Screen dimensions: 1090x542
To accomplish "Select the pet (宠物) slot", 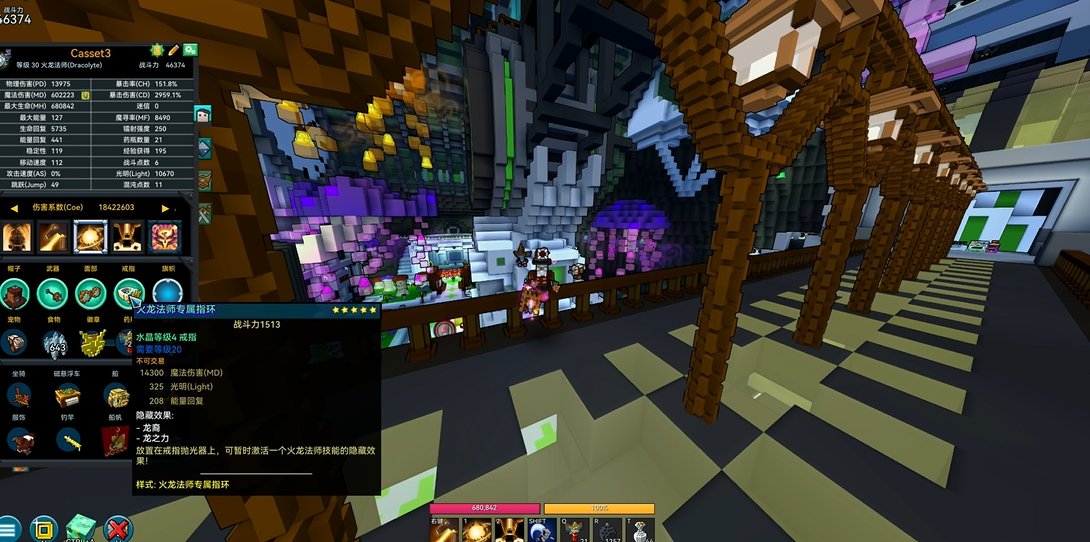I will click(x=15, y=343).
